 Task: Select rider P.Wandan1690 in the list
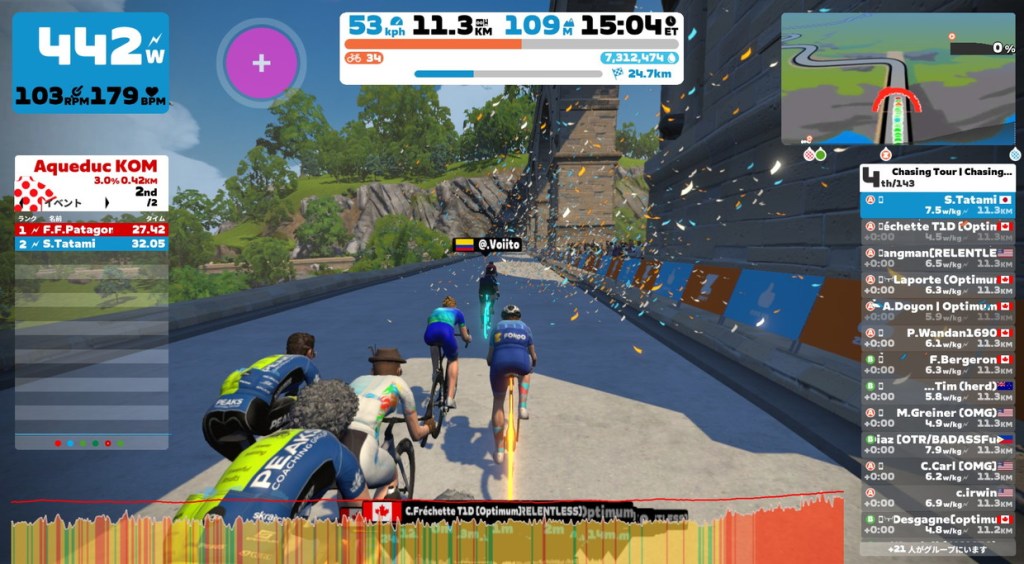(938, 338)
